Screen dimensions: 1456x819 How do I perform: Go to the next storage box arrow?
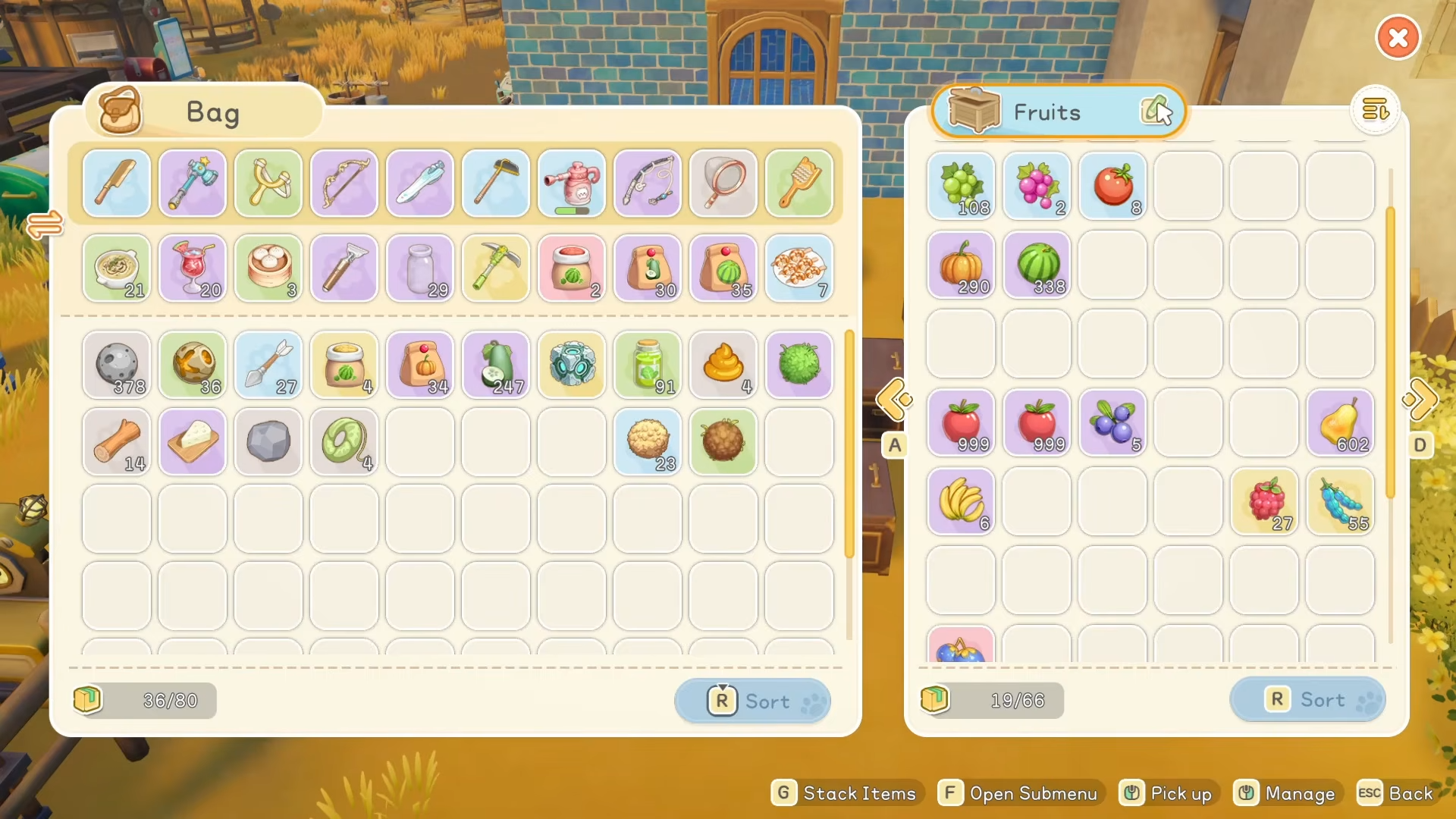tap(1420, 400)
